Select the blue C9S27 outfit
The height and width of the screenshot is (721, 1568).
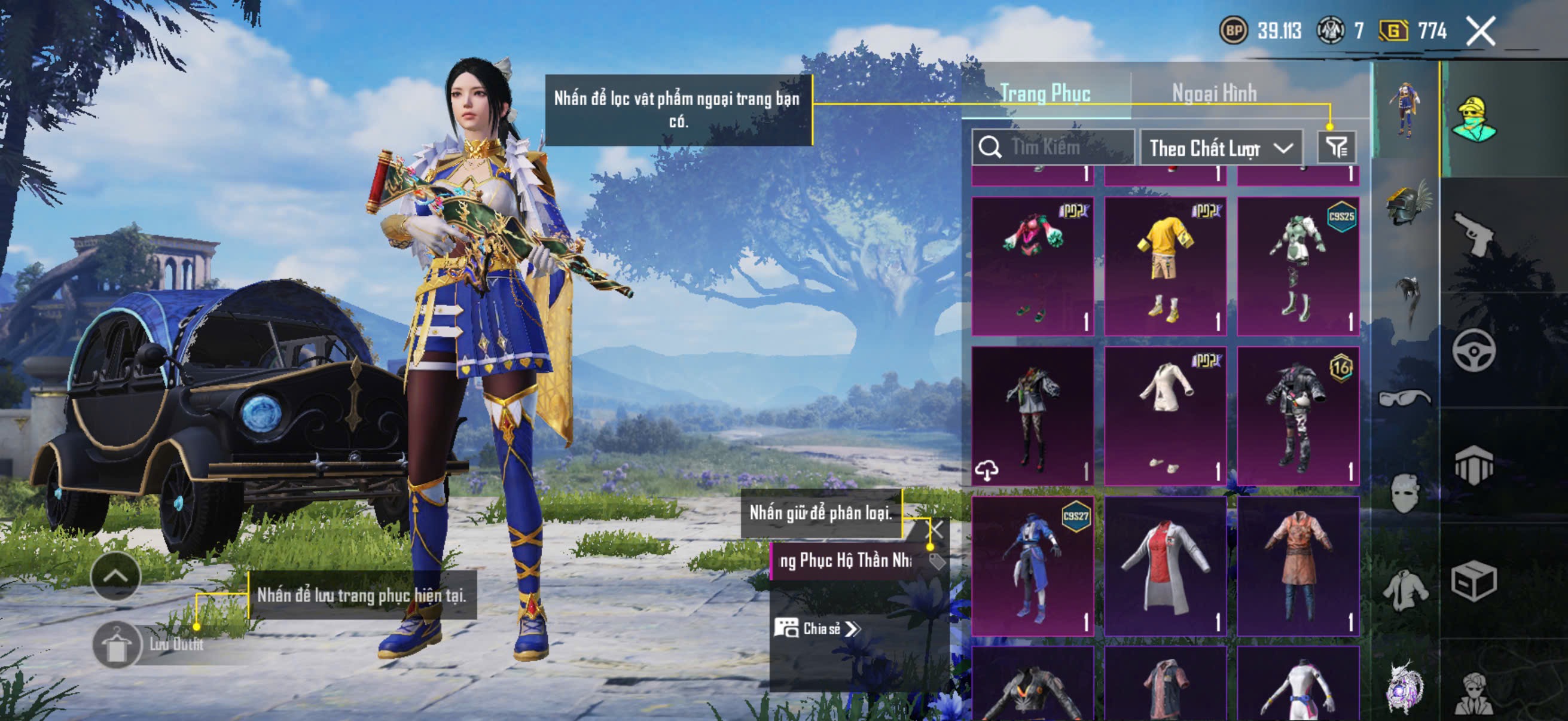tap(1032, 566)
